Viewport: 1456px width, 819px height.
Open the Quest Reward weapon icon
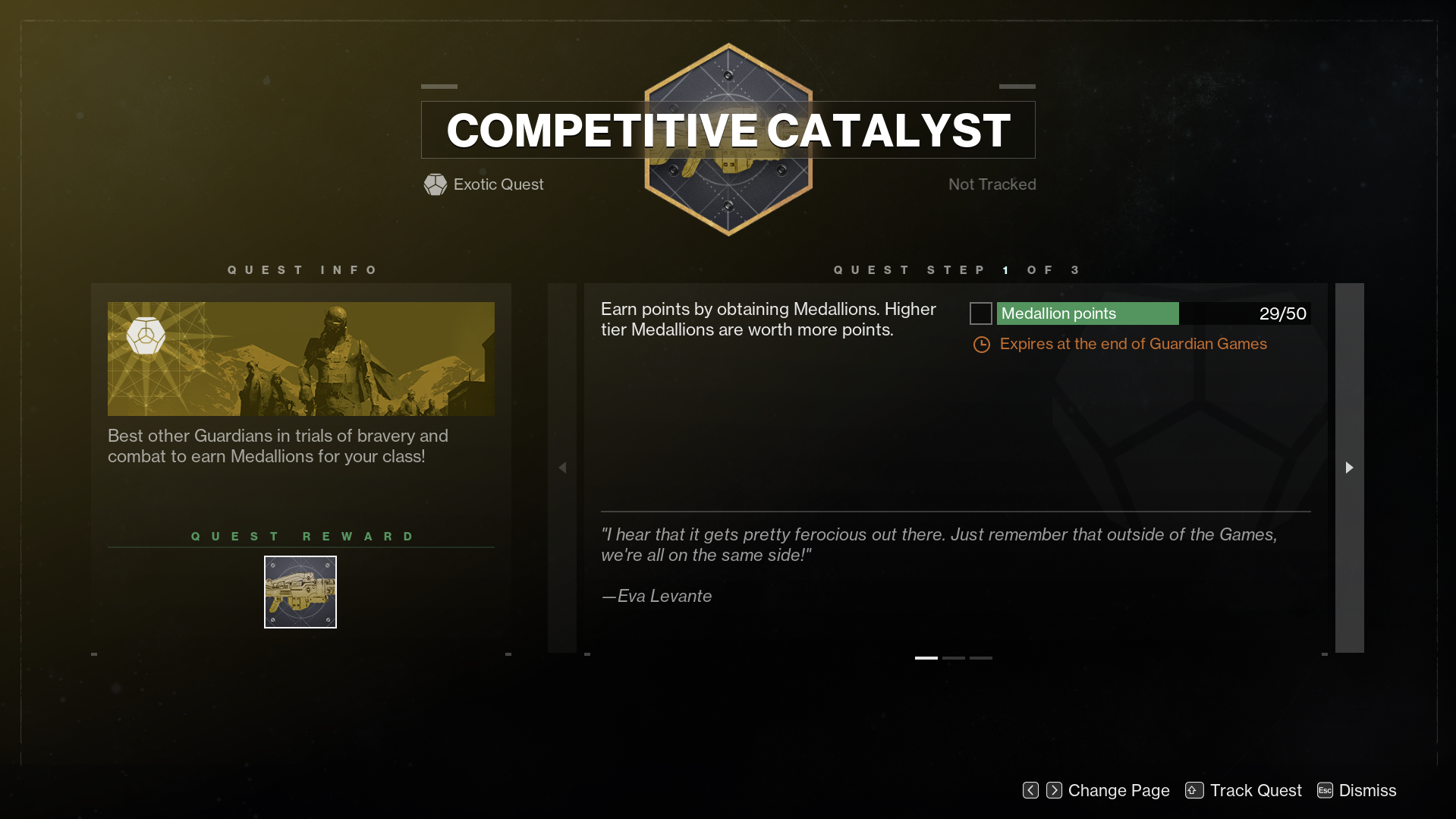(x=300, y=591)
